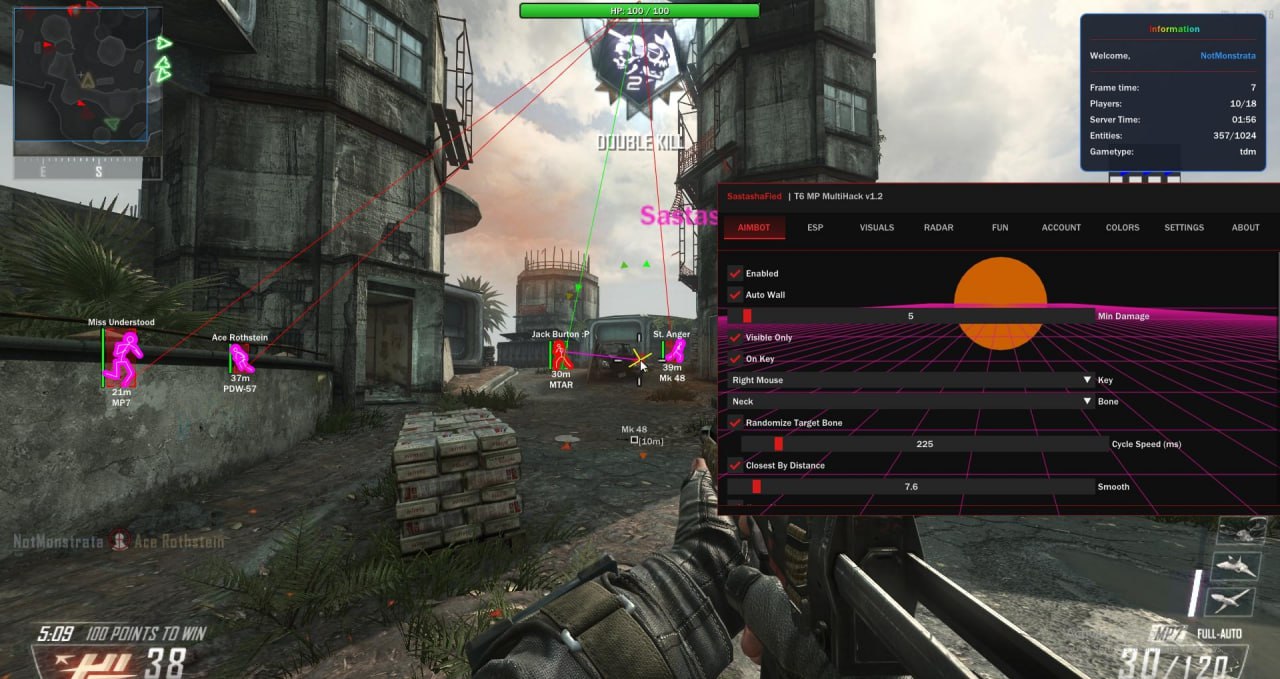The height and width of the screenshot is (679, 1280).
Task: Open the Neck bone dropdown
Action: pos(910,402)
